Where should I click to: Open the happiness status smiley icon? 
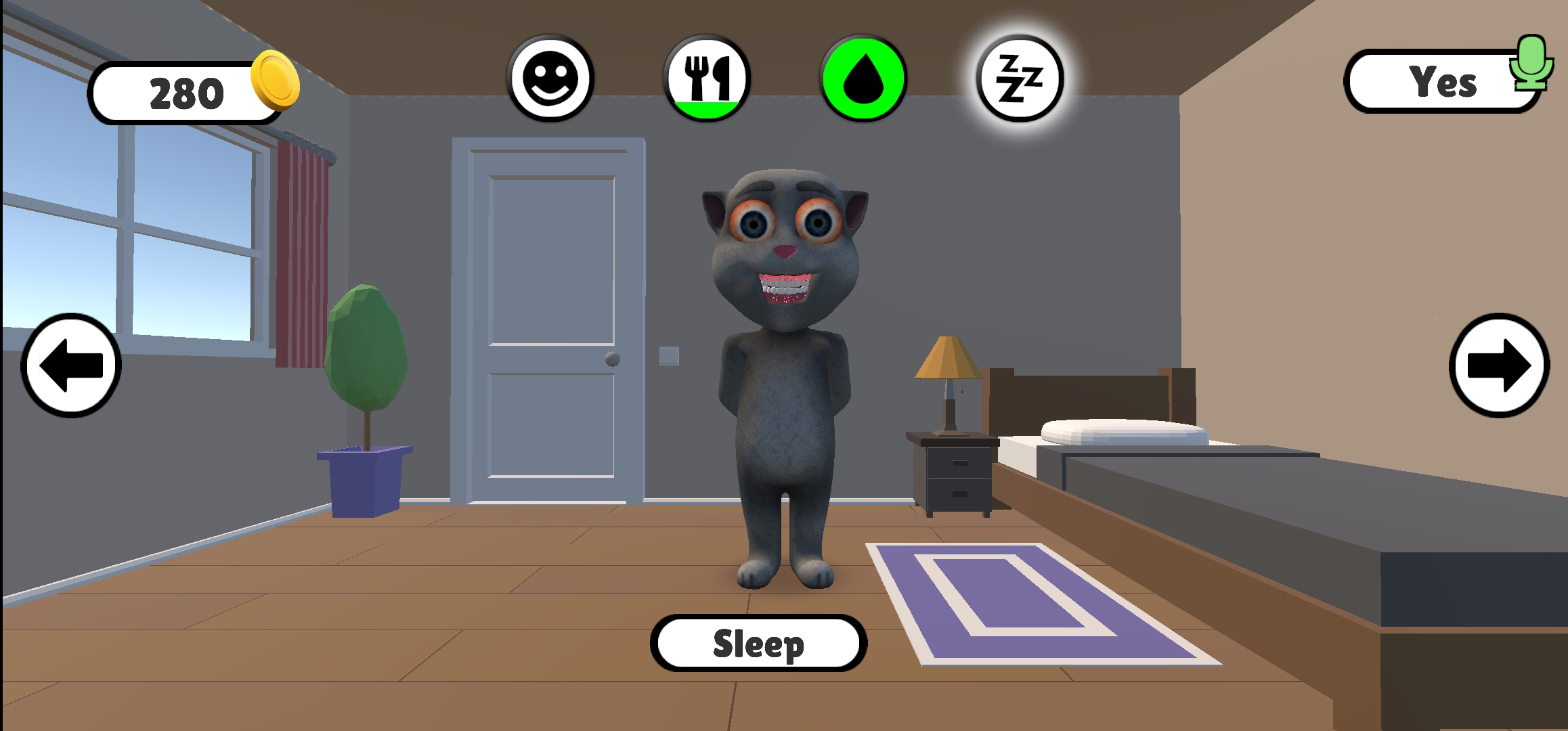click(550, 80)
